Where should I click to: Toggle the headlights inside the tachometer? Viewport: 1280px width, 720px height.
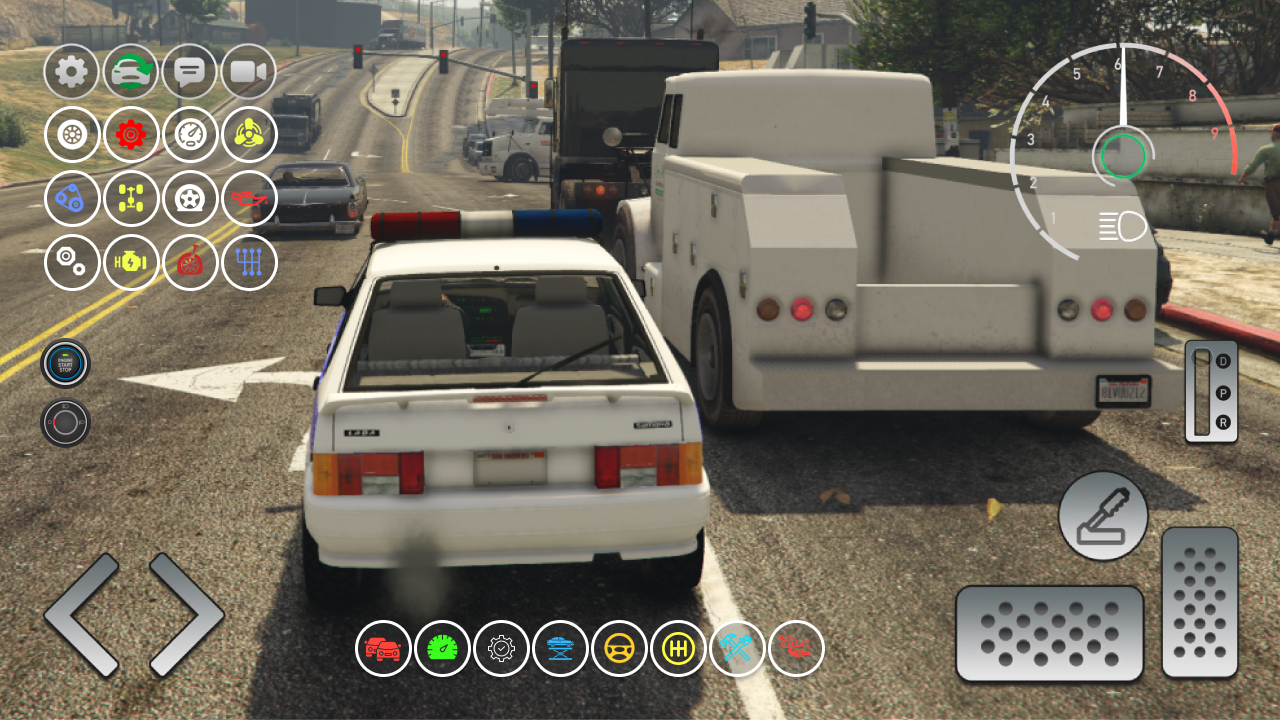(1122, 226)
